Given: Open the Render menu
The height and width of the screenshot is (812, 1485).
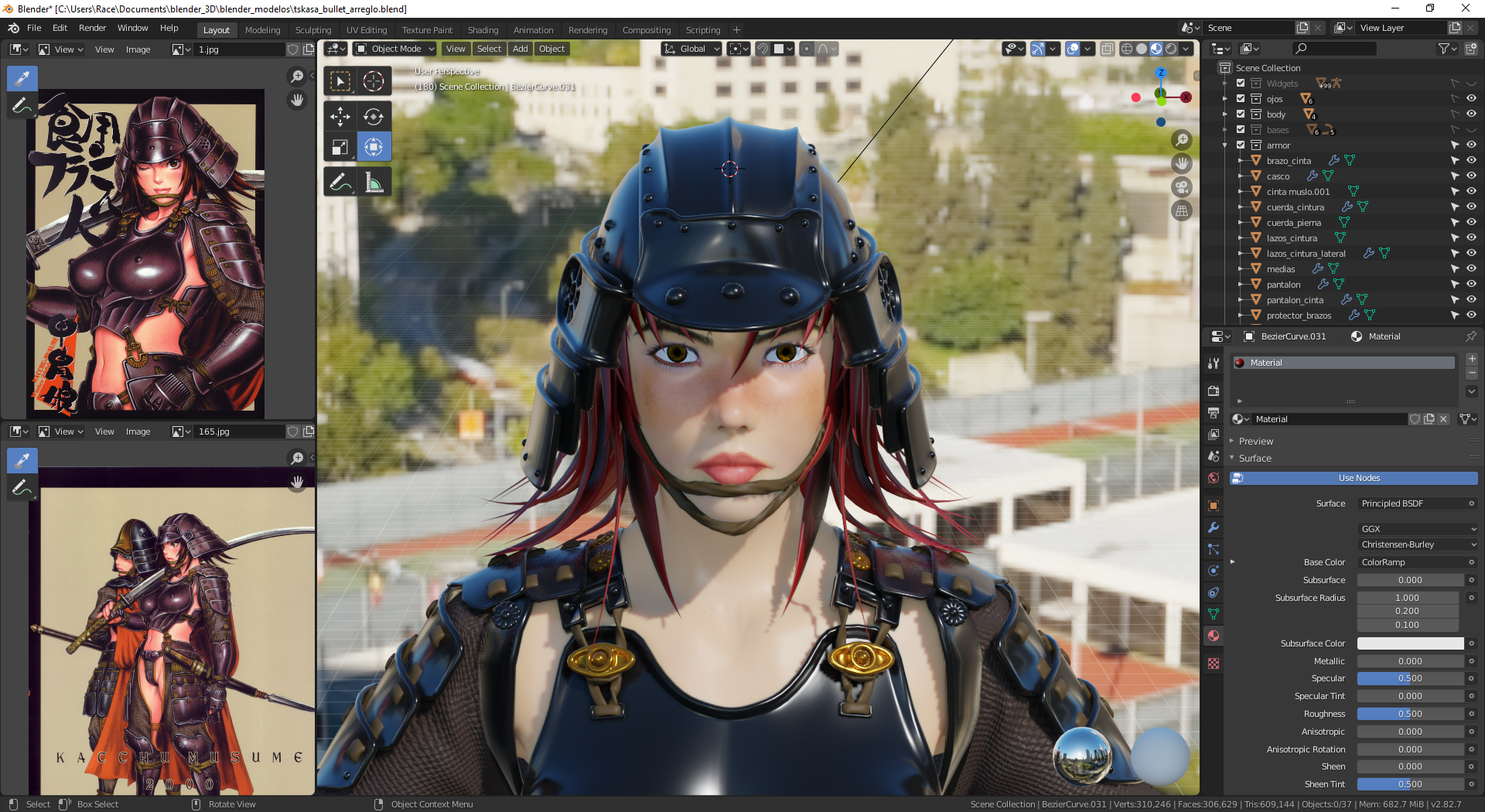Looking at the screenshot, I should click(92, 28).
